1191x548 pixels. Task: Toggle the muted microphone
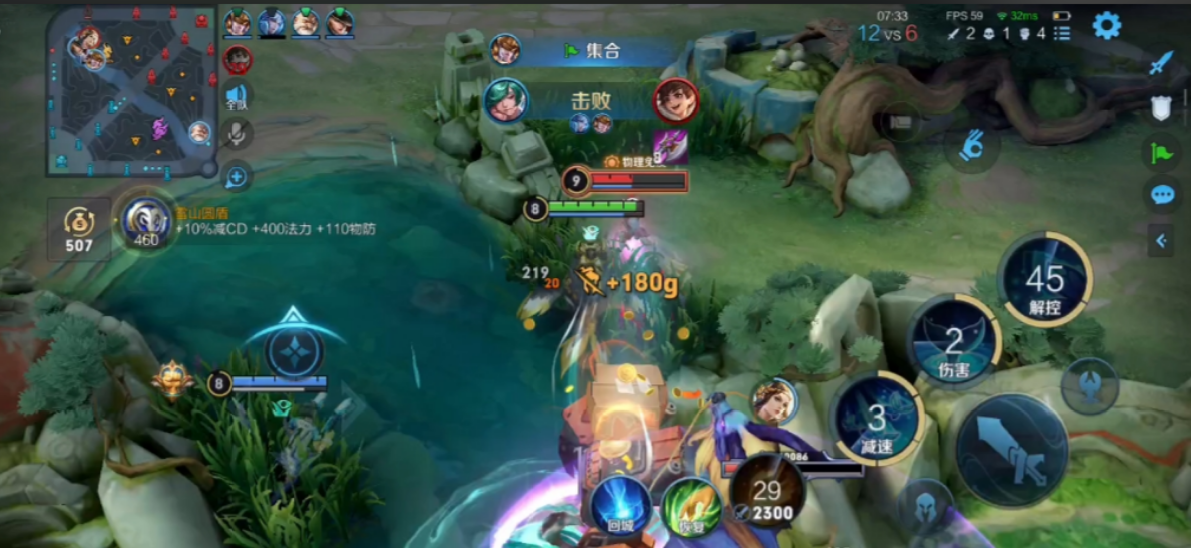point(236,133)
